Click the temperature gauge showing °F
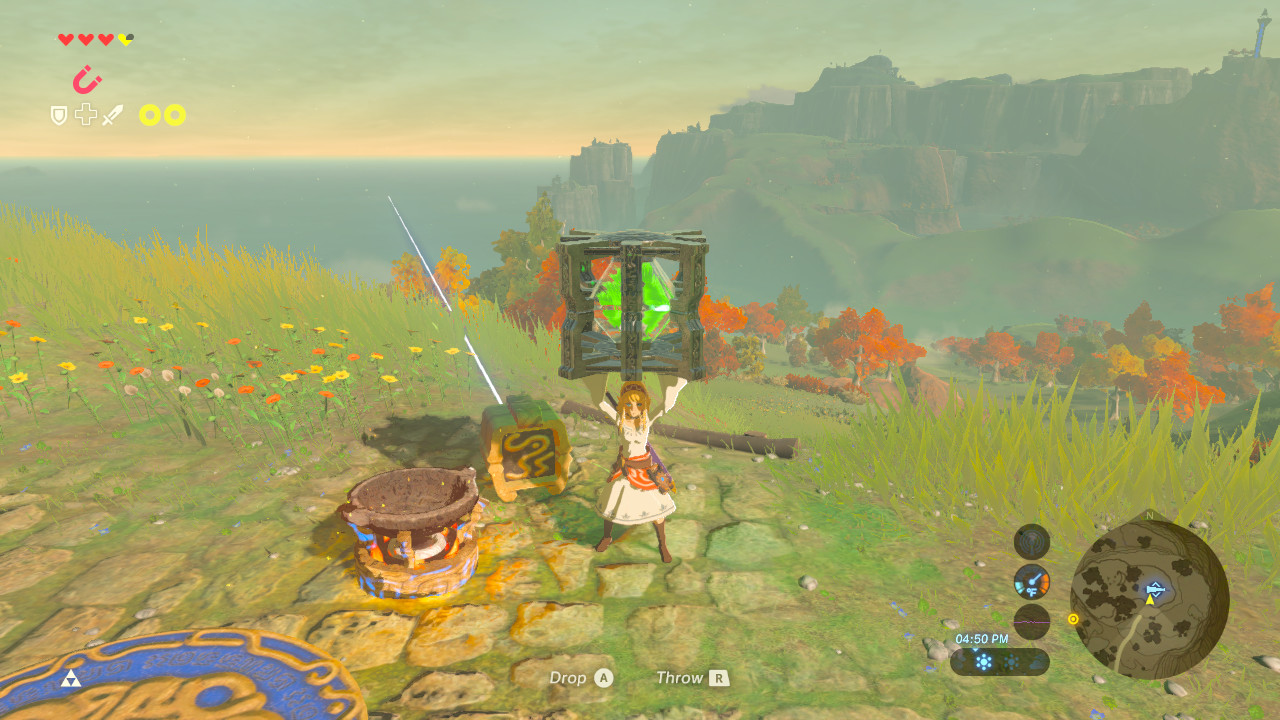This screenshot has height=720, width=1280. pyautogui.click(x=1032, y=582)
